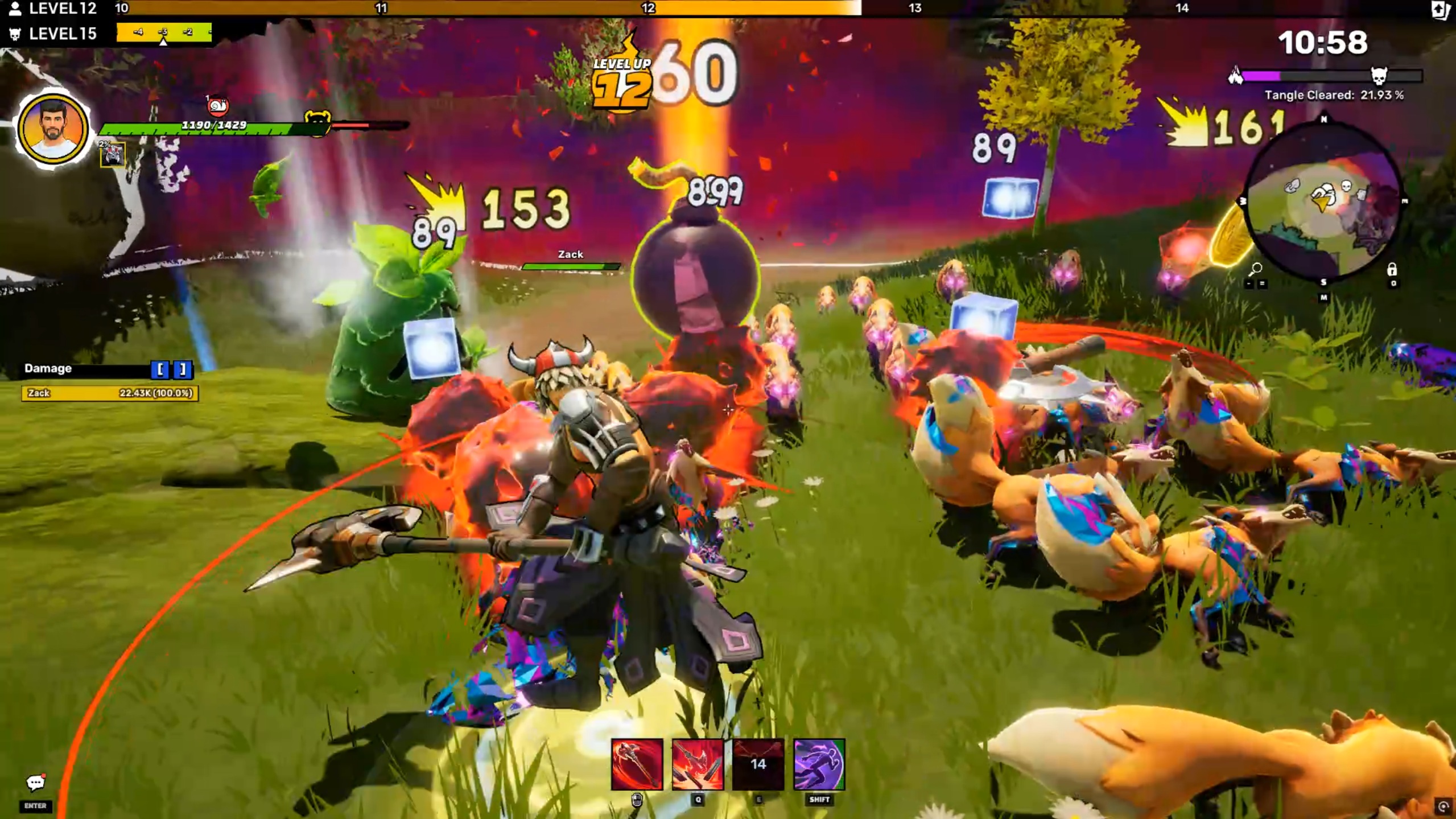This screenshot has height=819, width=1456.
Task: Click the right bracket button on Damage panel
Action: point(183,369)
